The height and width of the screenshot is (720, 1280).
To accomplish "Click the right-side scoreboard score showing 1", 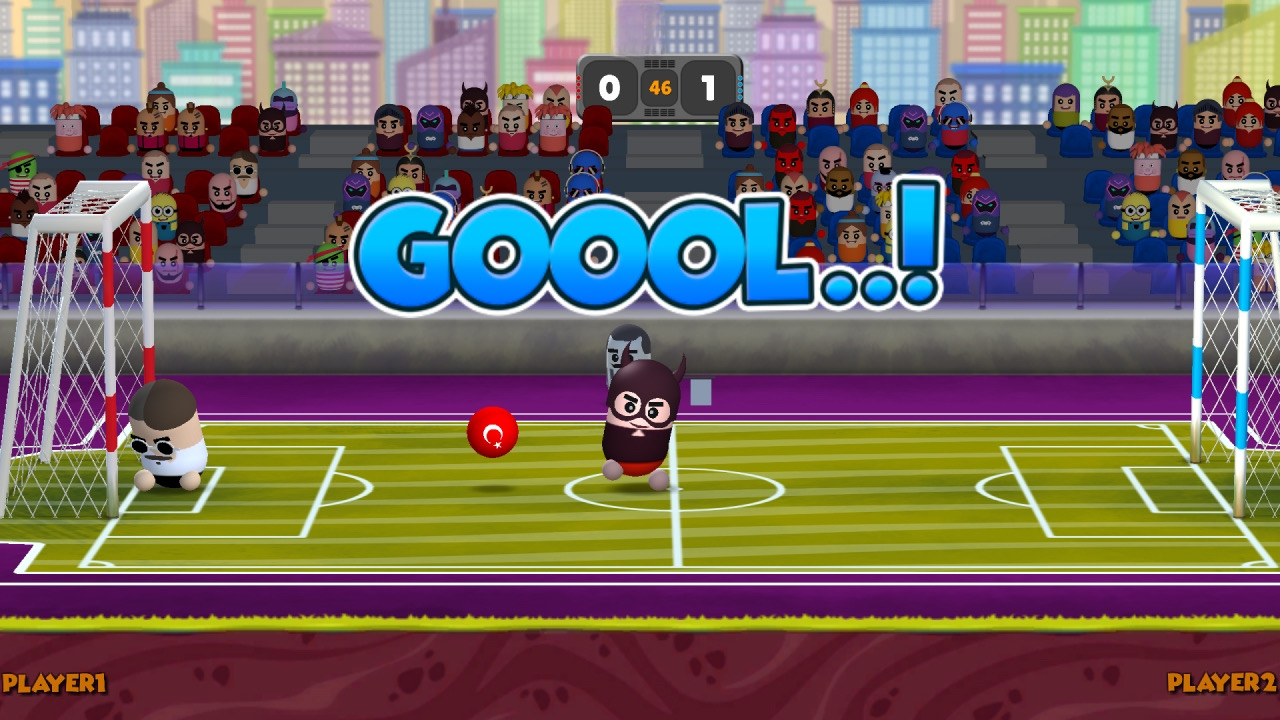I will (x=710, y=87).
